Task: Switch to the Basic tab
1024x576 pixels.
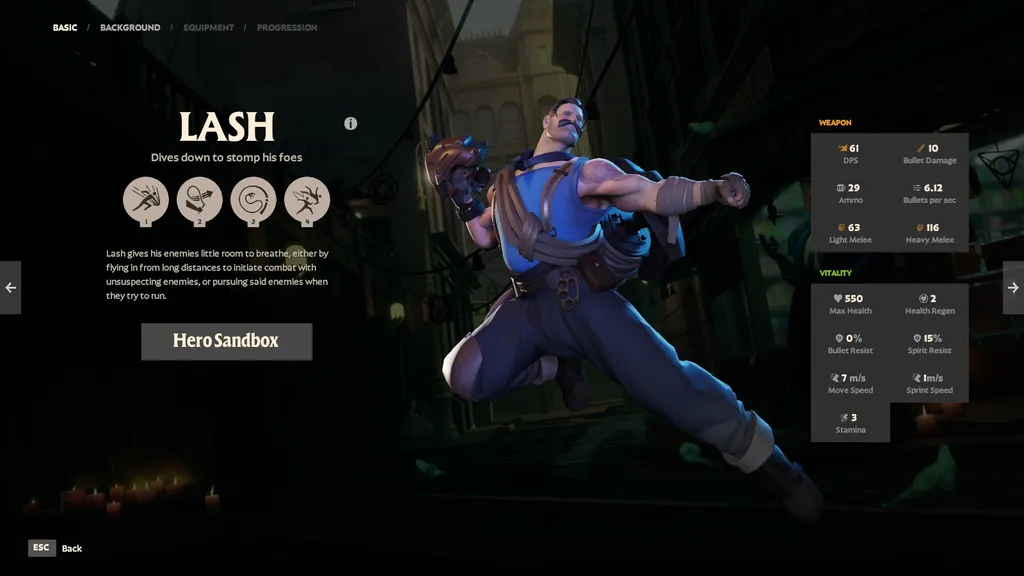Action: [65, 28]
